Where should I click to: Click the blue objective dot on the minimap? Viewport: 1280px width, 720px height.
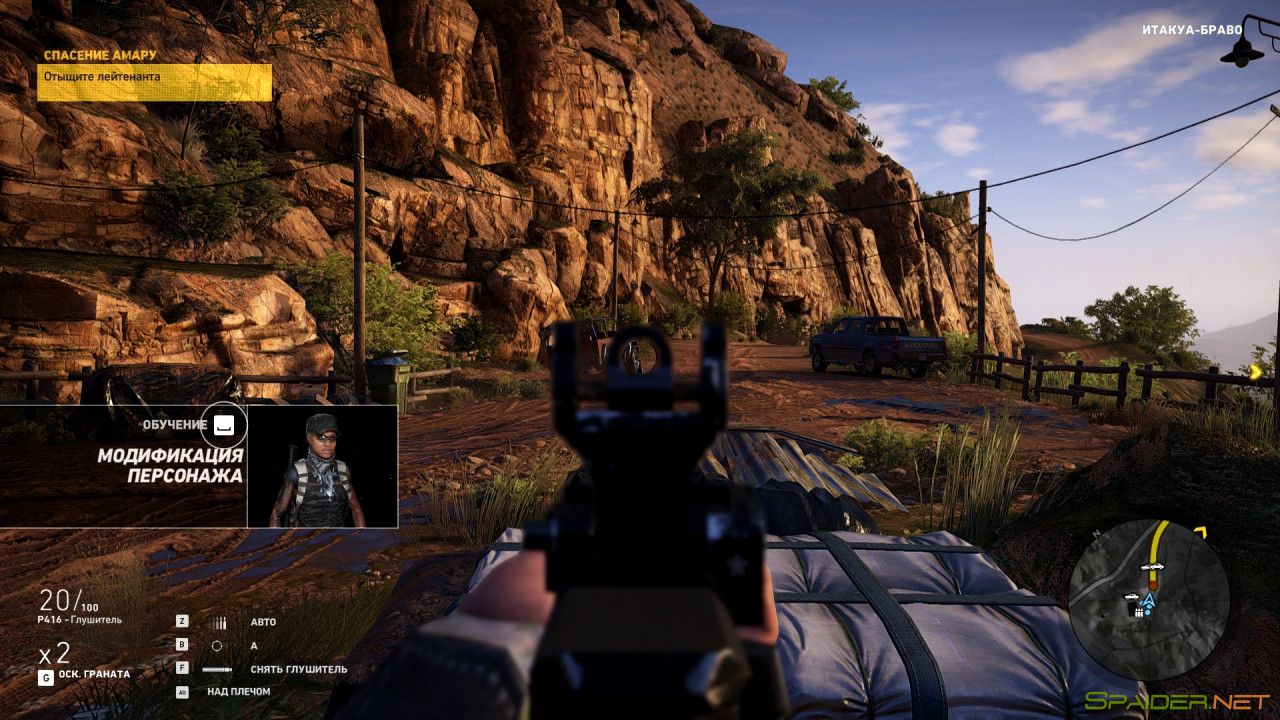(x=1147, y=612)
